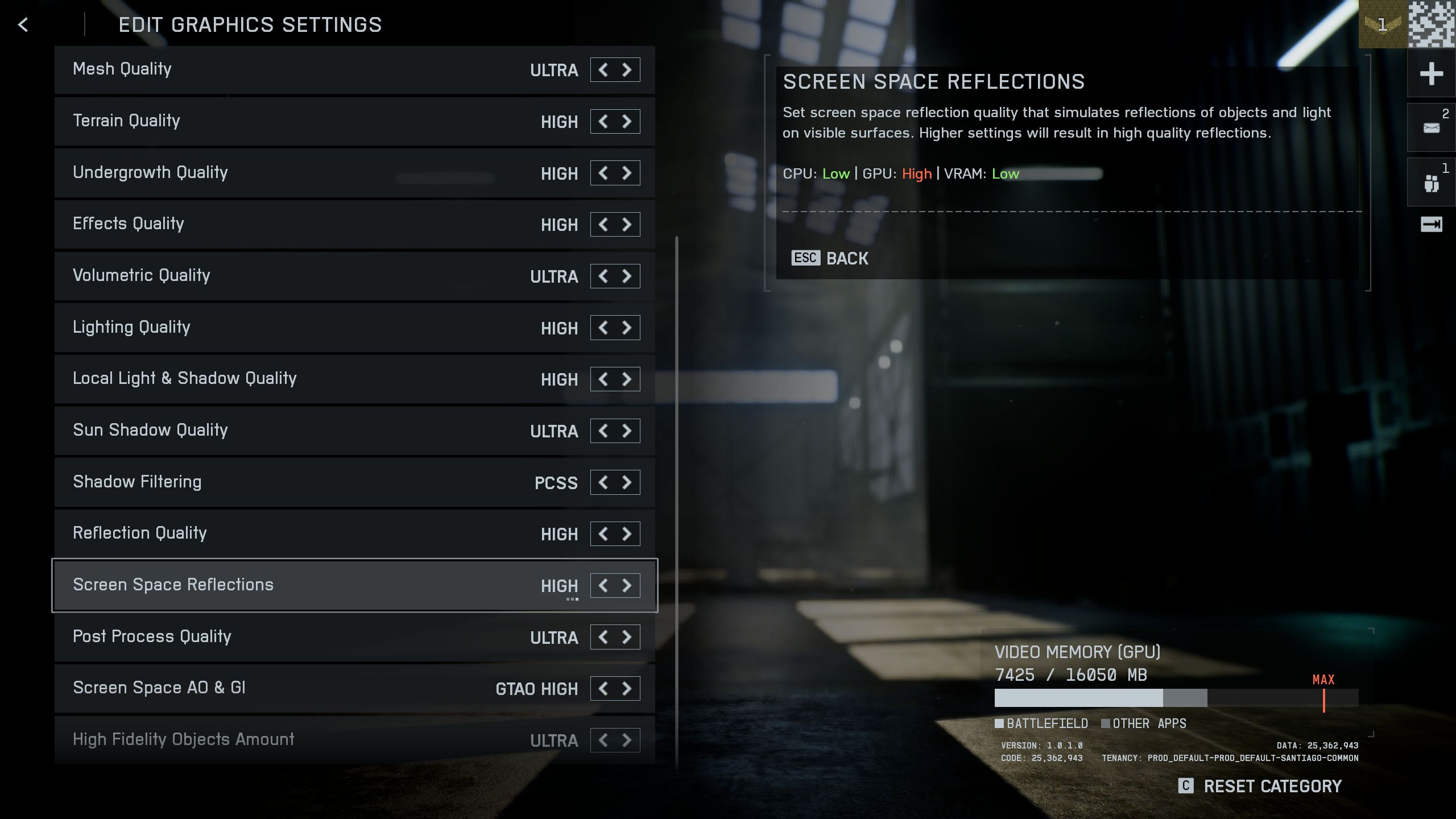
Task: Open the mail envelope notifications icon
Action: [1431, 128]
